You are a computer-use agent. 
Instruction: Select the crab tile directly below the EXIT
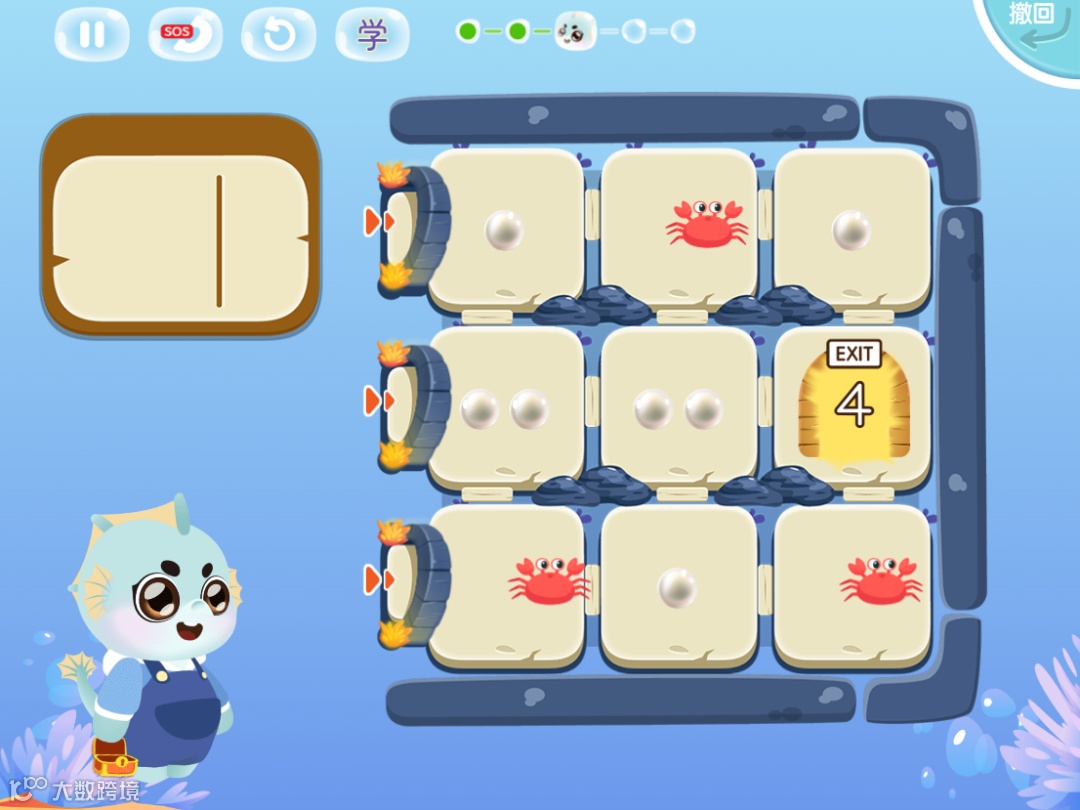coord(853,586)
